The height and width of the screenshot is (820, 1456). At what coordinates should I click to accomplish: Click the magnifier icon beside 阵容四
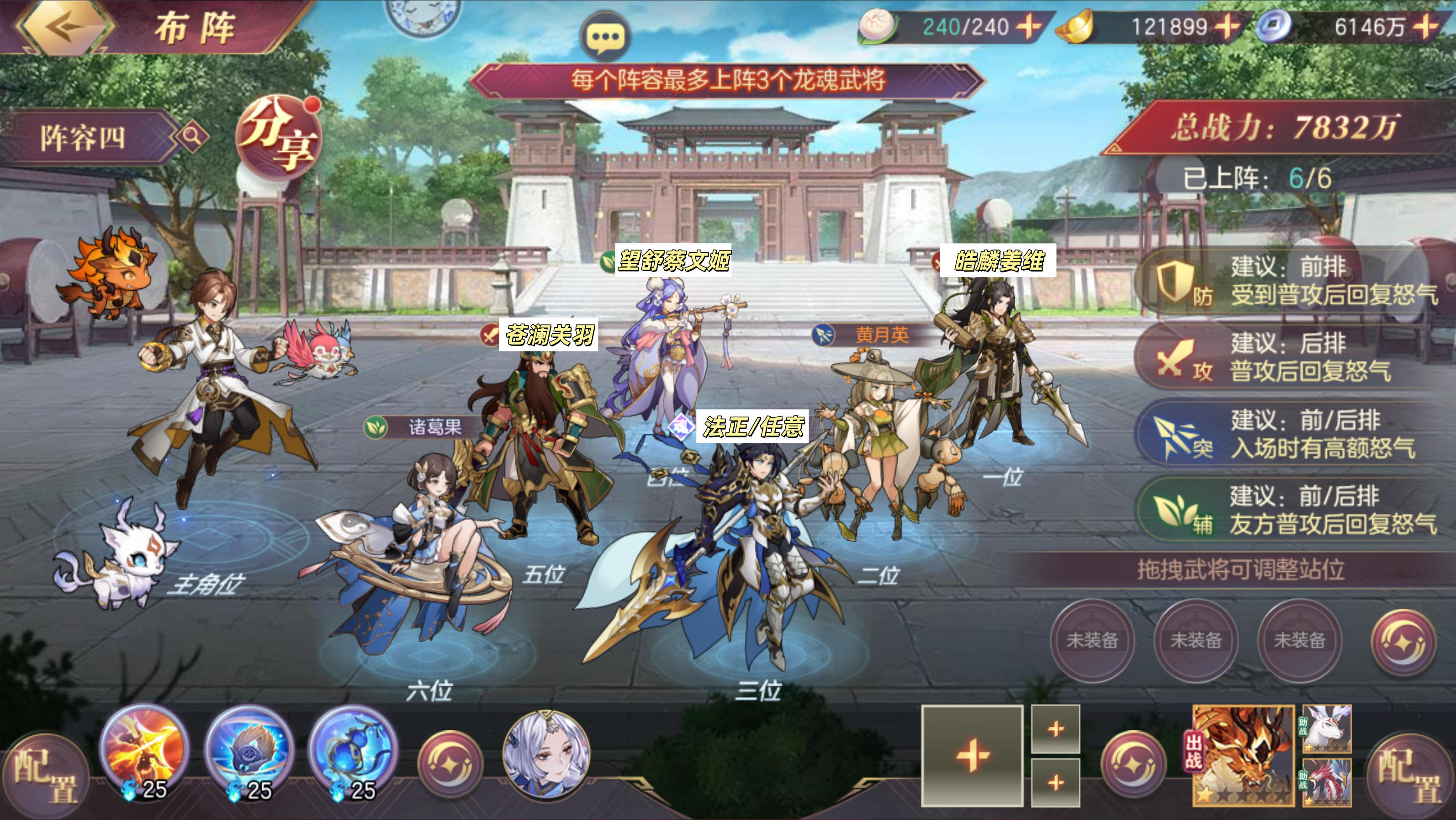click(x=192, y=136)
